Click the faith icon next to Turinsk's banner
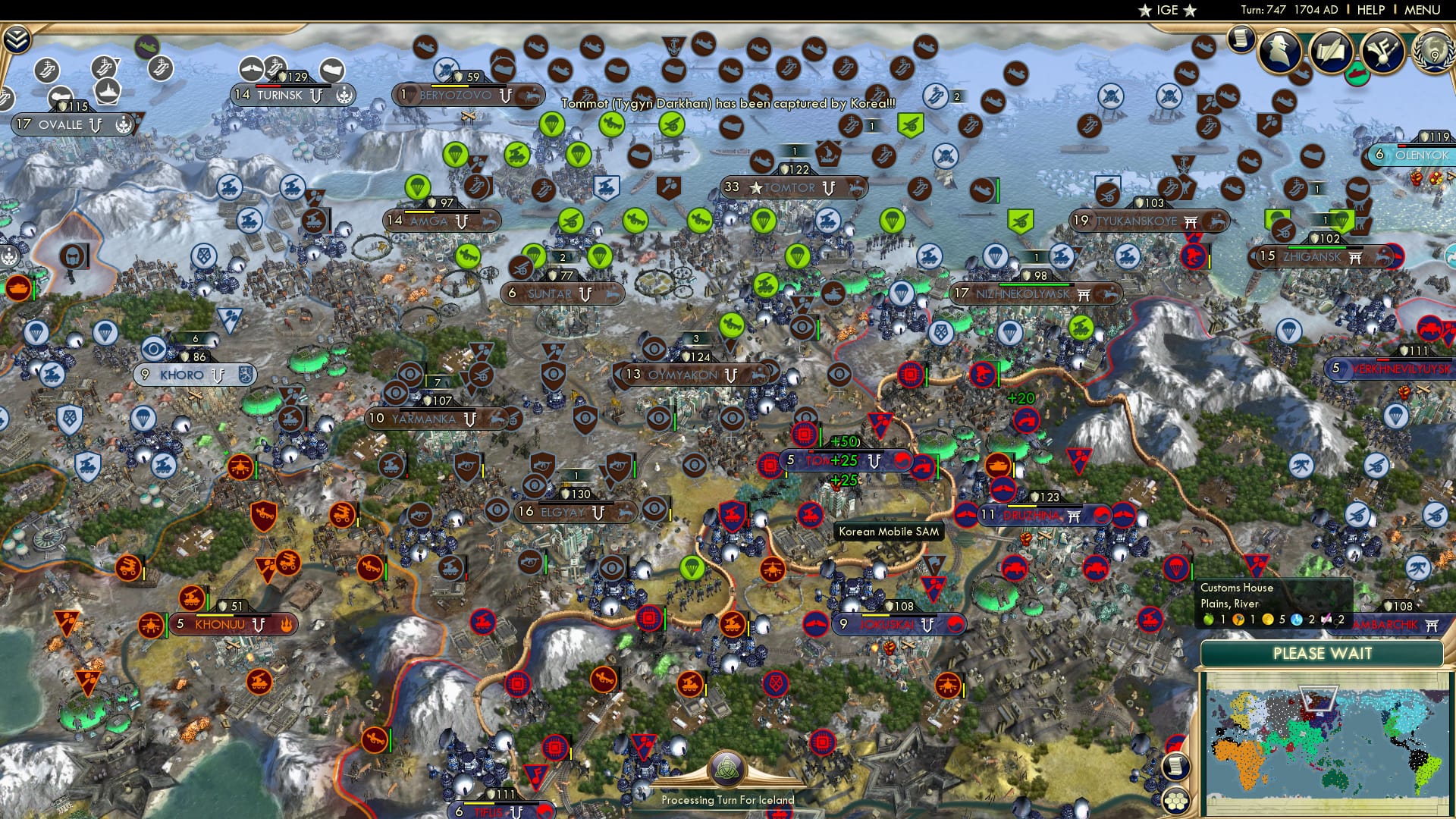The height and width of the screenshot is (819, 1456). [x=346, y=96]
